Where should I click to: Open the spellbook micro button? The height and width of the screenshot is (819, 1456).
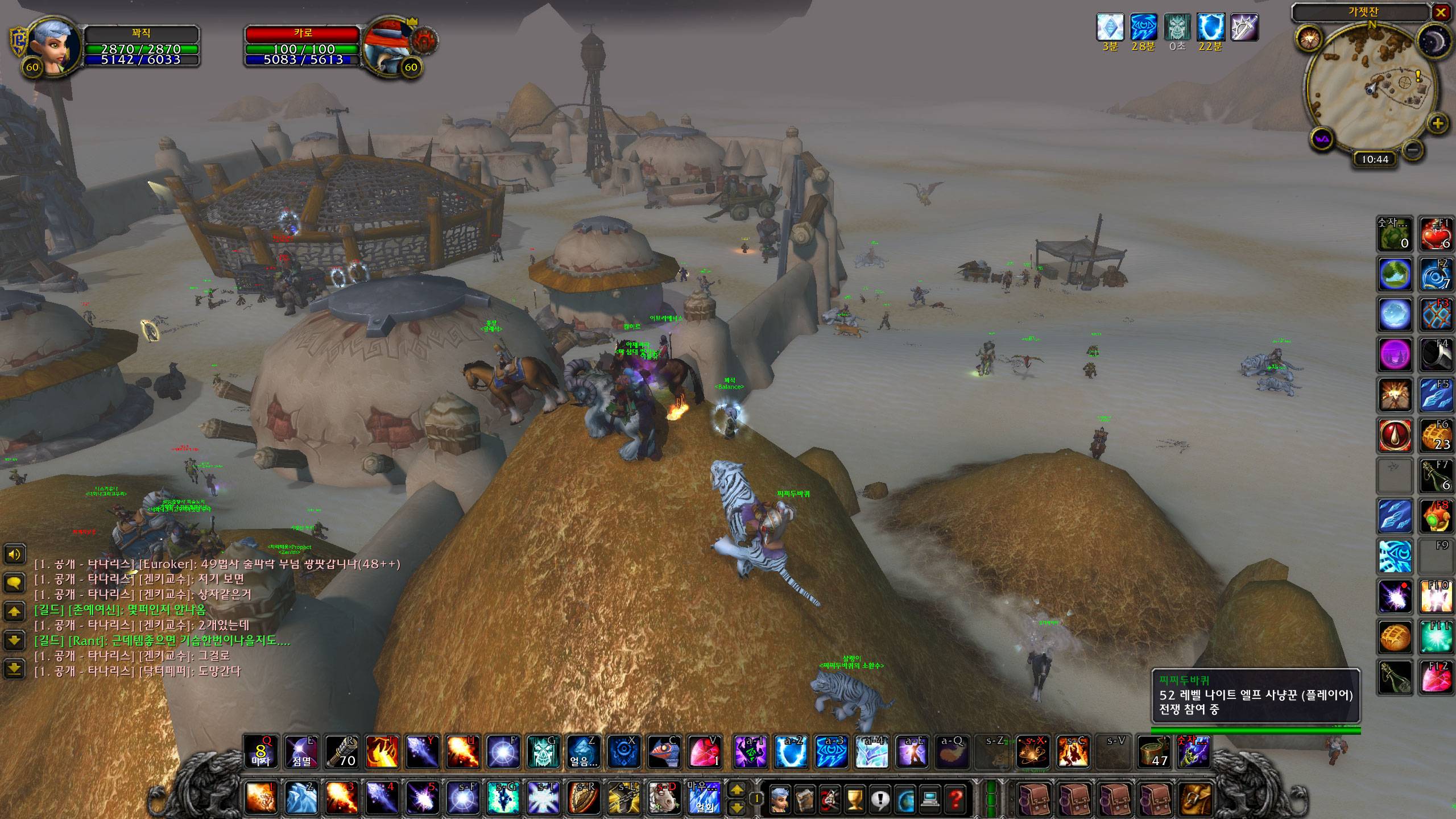(804, 799)
